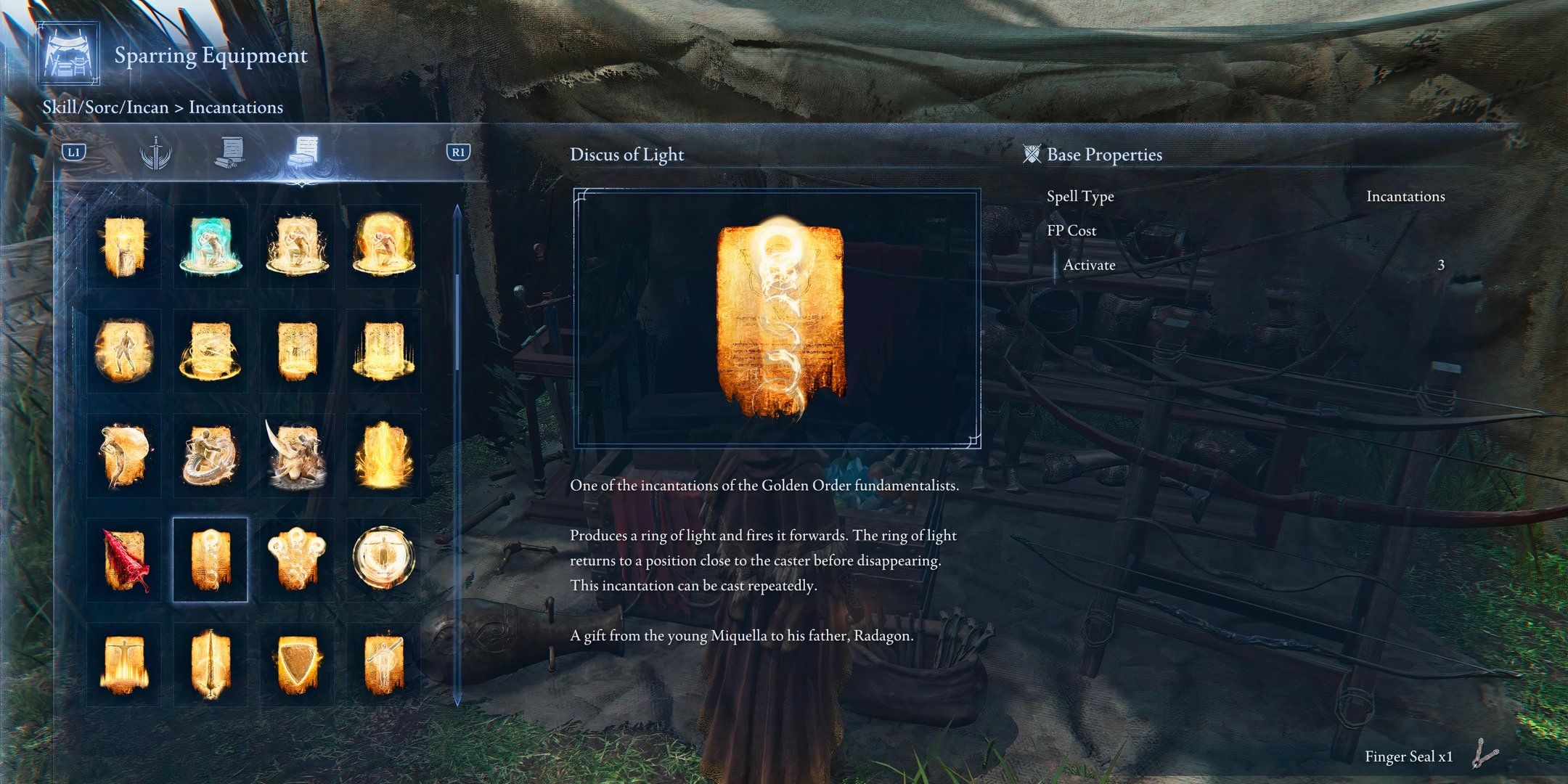
Task: Pick the golden sword blade incantation
Action: point(210,664)
